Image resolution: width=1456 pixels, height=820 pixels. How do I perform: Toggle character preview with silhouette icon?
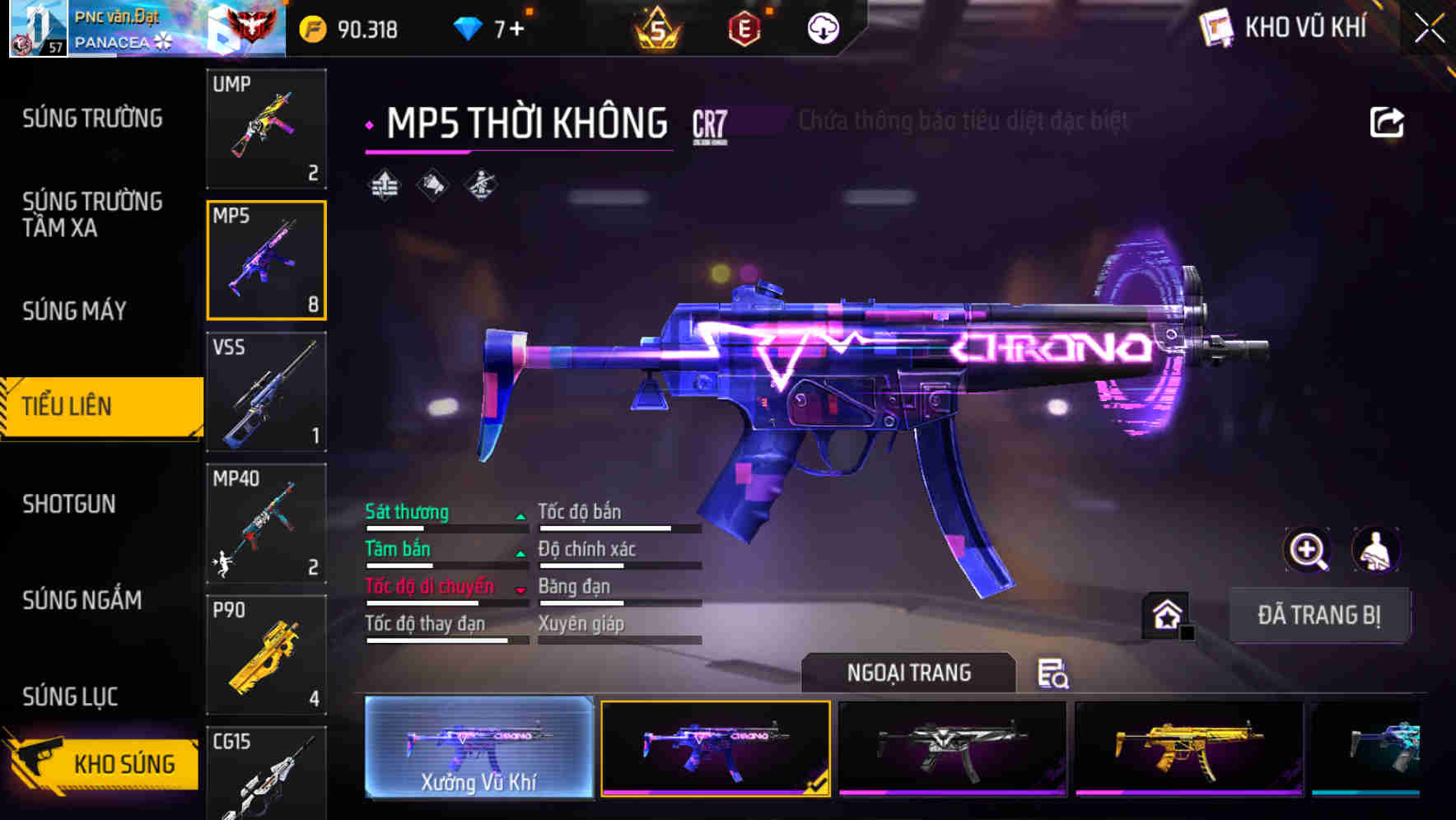pos(1374,550)
